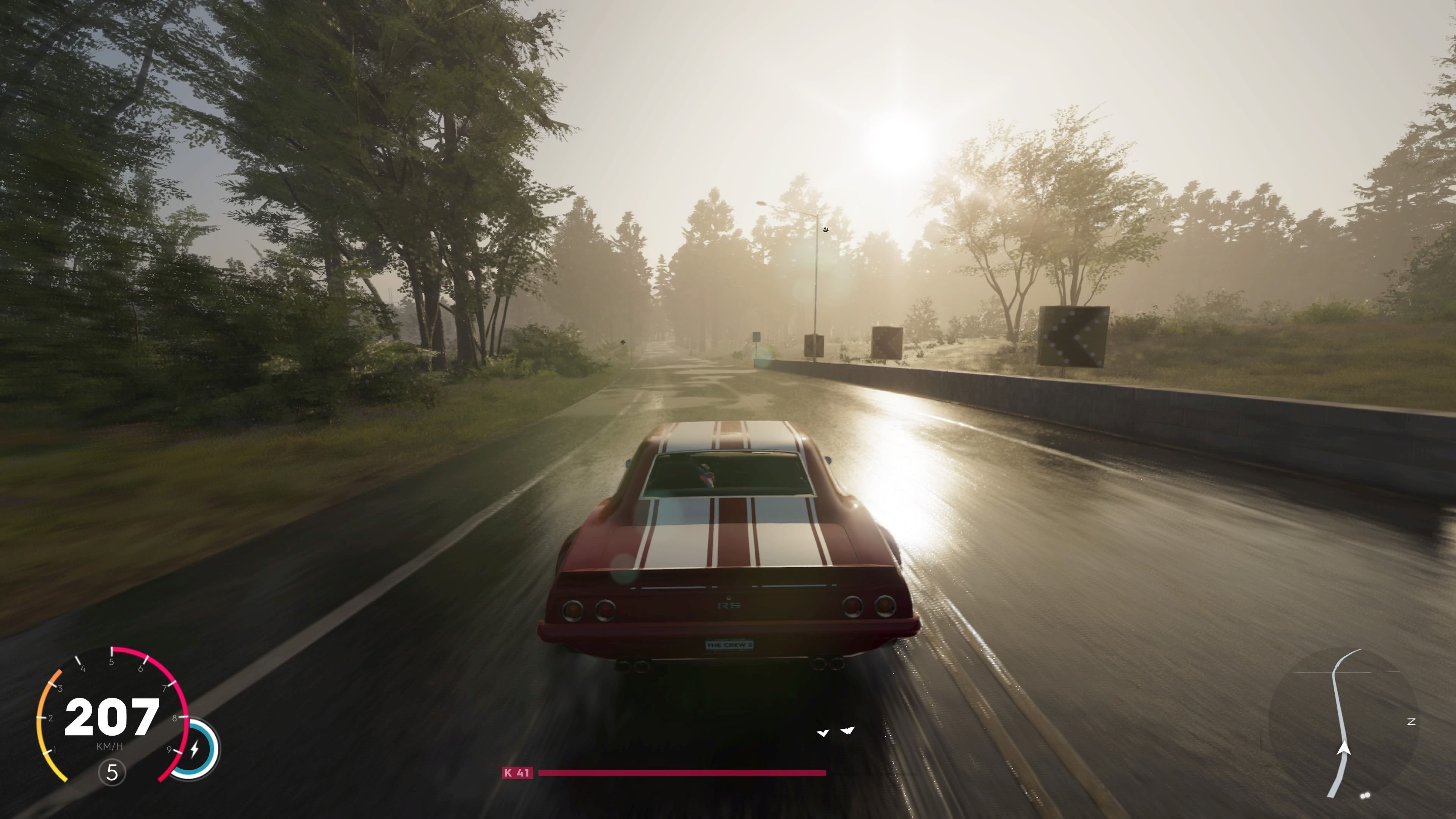Click the tachometer number 9 on the rev gauge
The height and width of the screenshot is (819, 1456).
[x=169, y=750]
